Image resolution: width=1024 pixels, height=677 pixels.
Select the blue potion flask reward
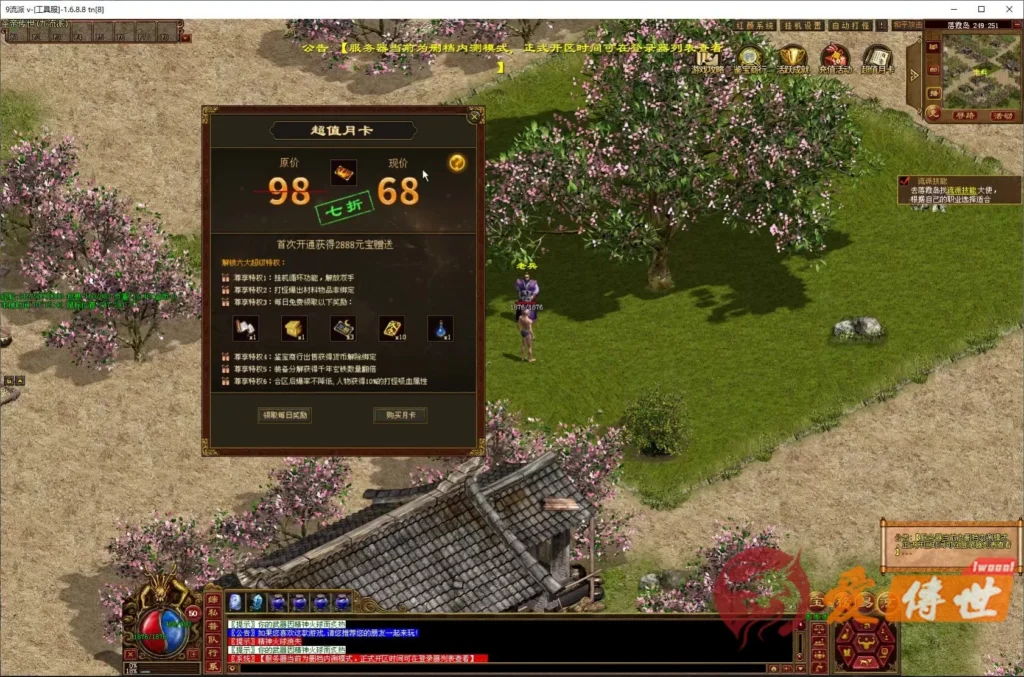440,327
